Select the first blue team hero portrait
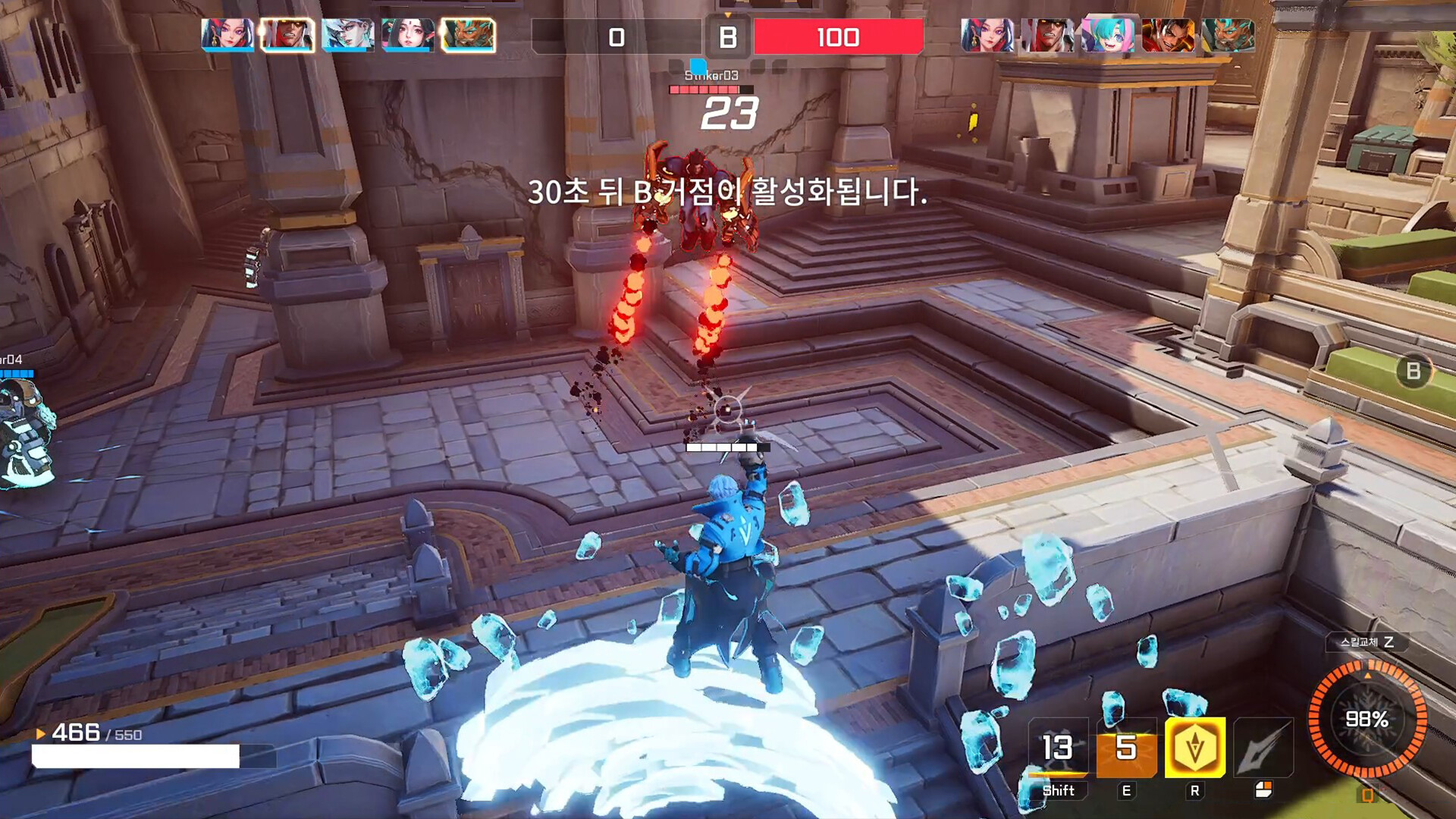 tap(226, 34)
